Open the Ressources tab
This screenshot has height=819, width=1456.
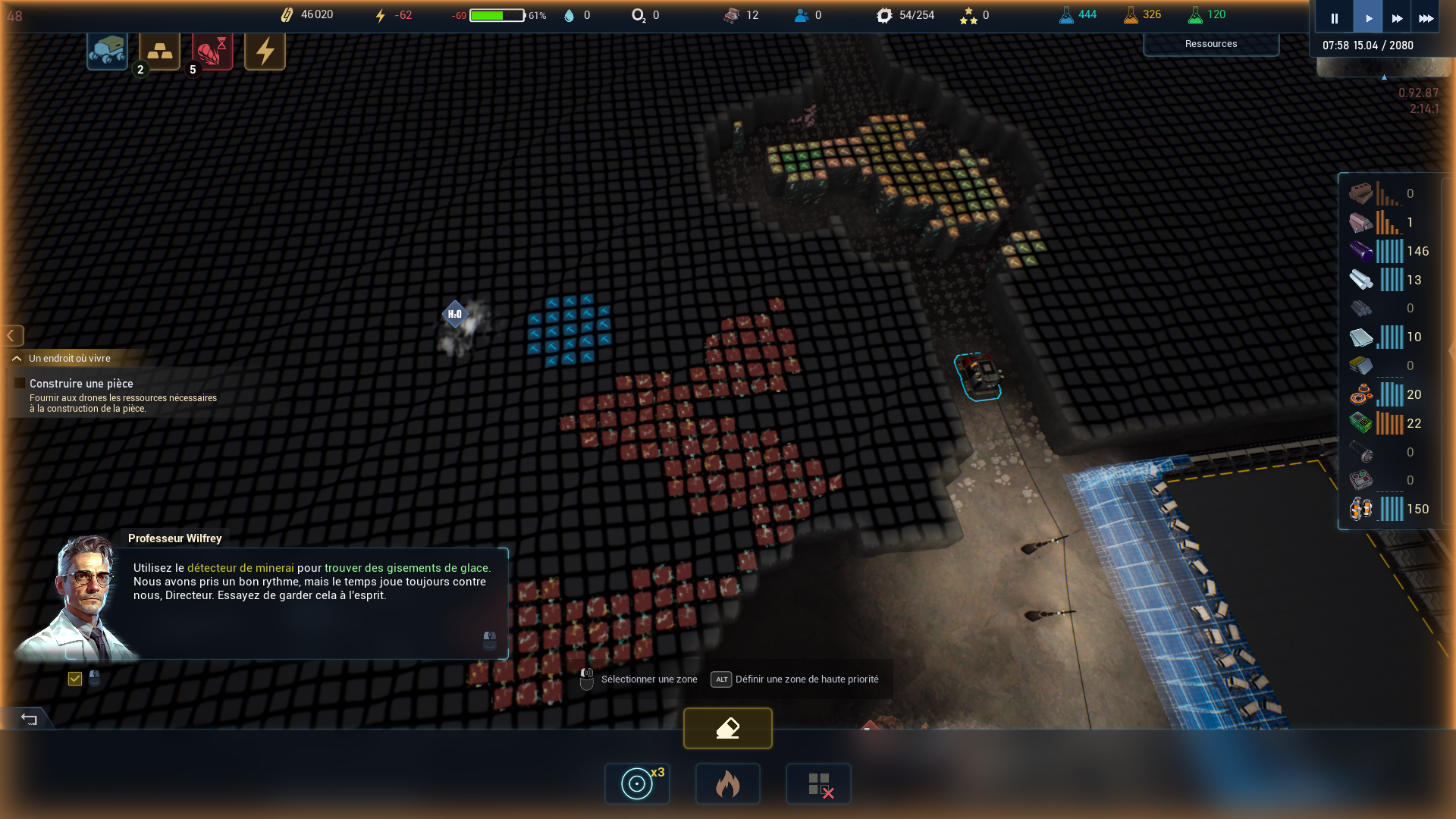coord(1210,44)
